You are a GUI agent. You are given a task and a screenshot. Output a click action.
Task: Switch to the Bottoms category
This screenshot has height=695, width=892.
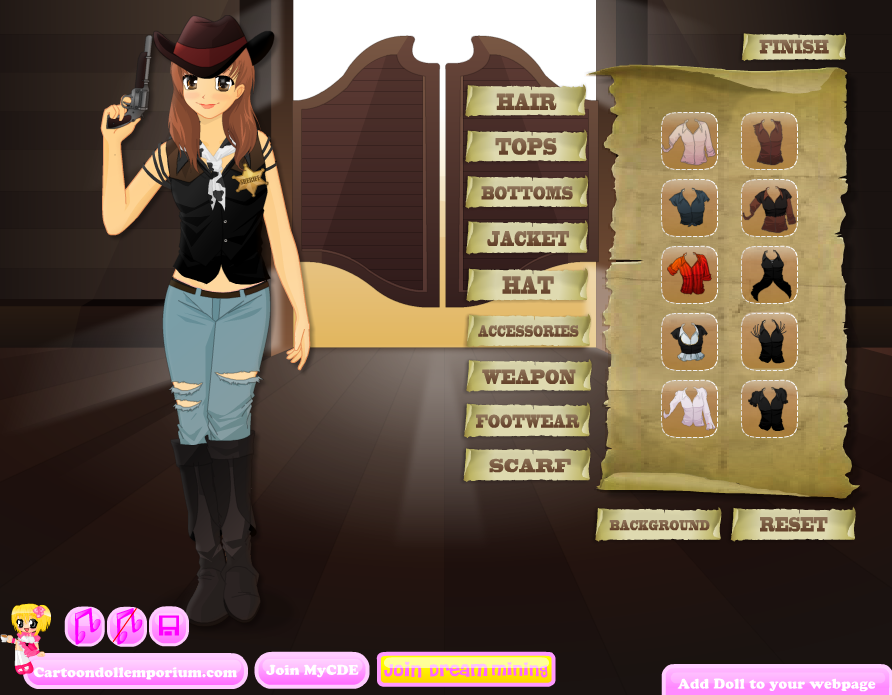coord(526,193)
